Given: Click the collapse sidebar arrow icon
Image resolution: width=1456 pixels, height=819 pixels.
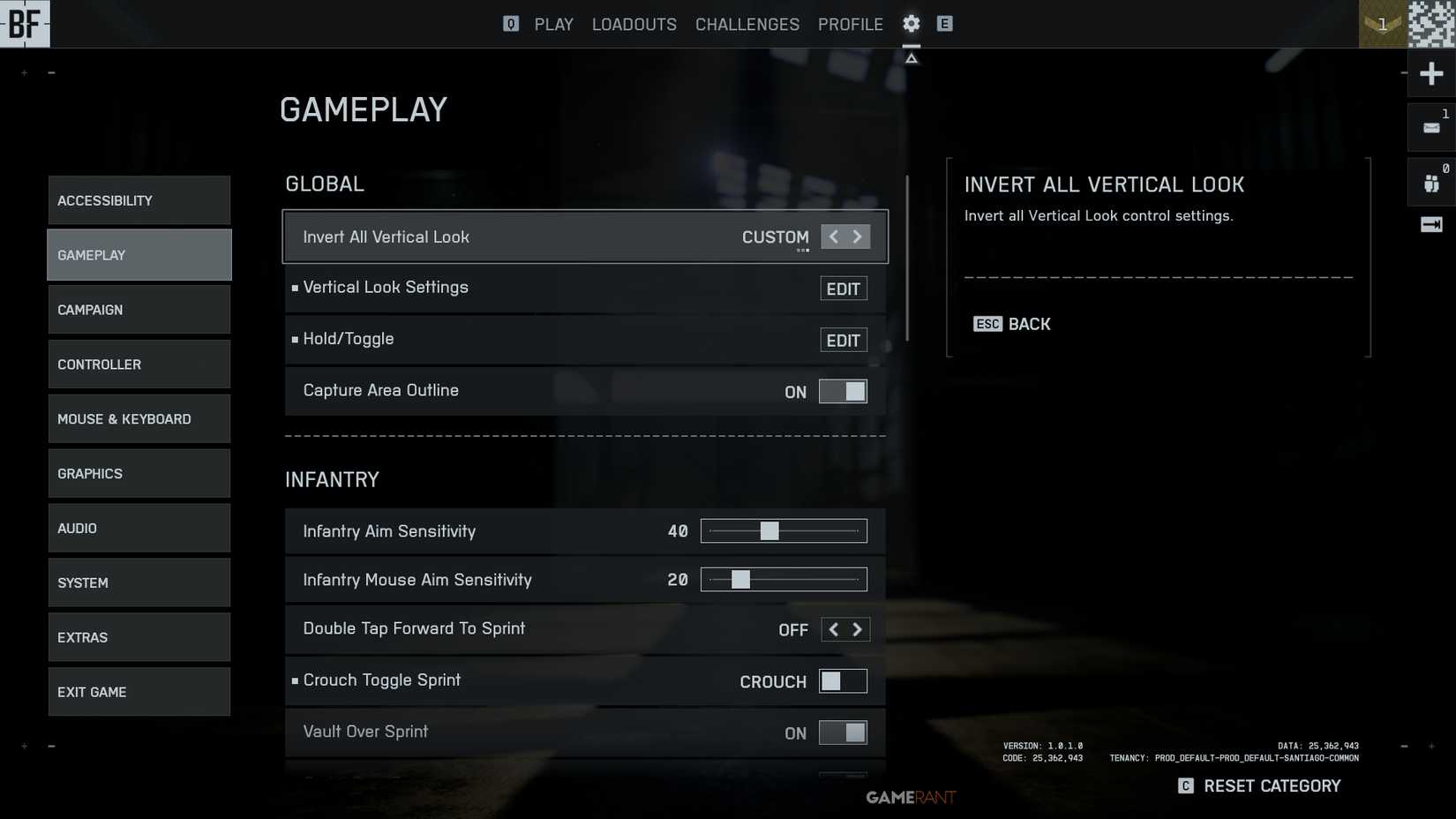Looking at the screenshot, I should (1430, 226).
